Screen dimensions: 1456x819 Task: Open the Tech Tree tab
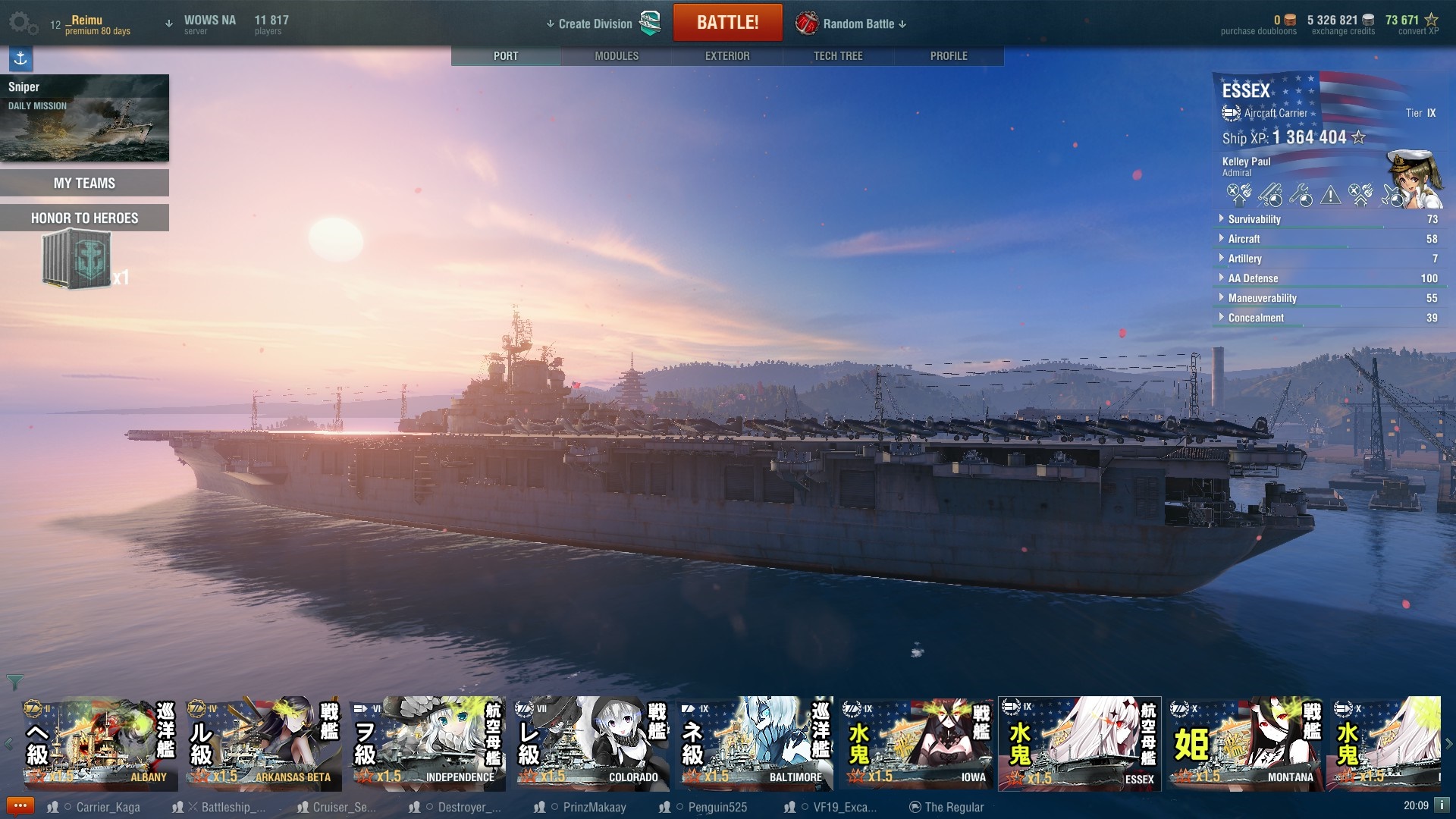pos(837,56)
